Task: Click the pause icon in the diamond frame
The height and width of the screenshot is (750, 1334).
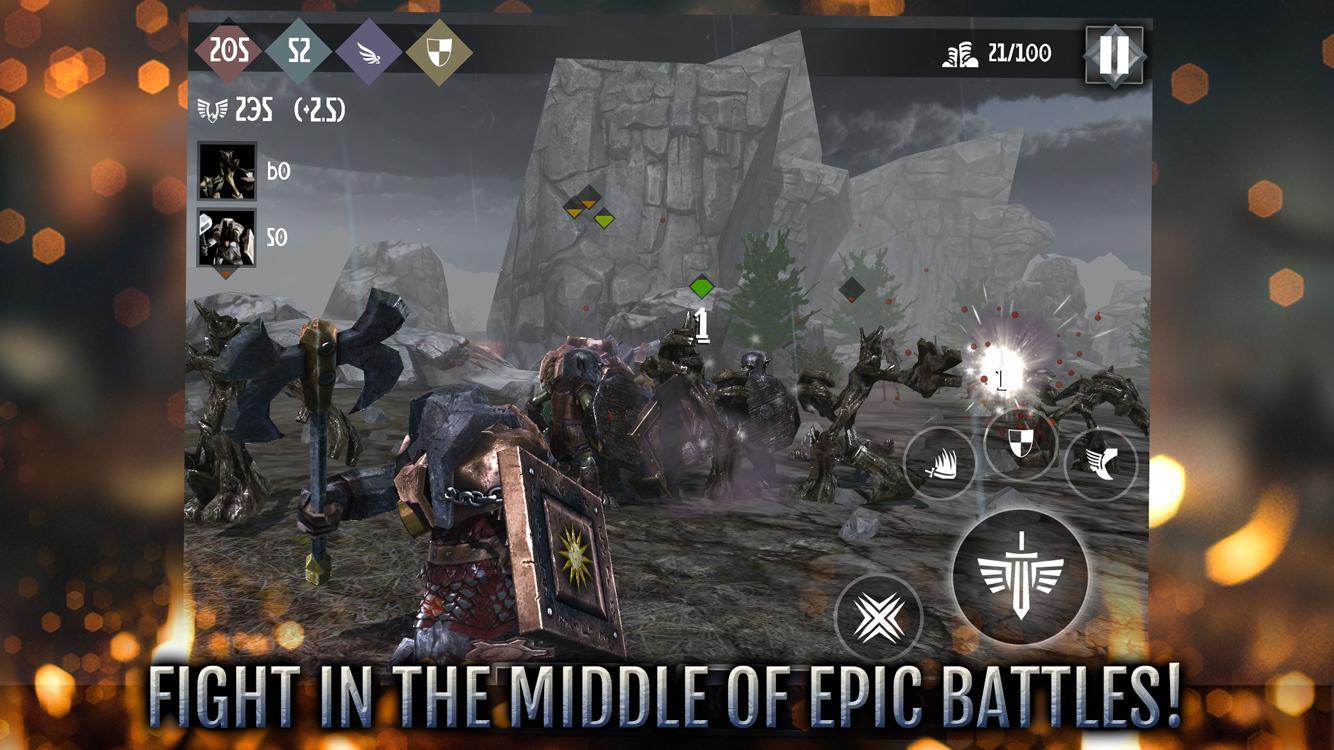Action: [x=1113, y=57]
